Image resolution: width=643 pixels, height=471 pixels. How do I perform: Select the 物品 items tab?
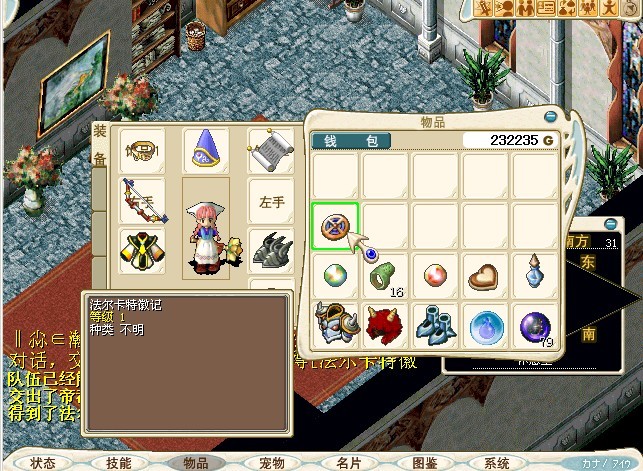click(x=195, y=463)
